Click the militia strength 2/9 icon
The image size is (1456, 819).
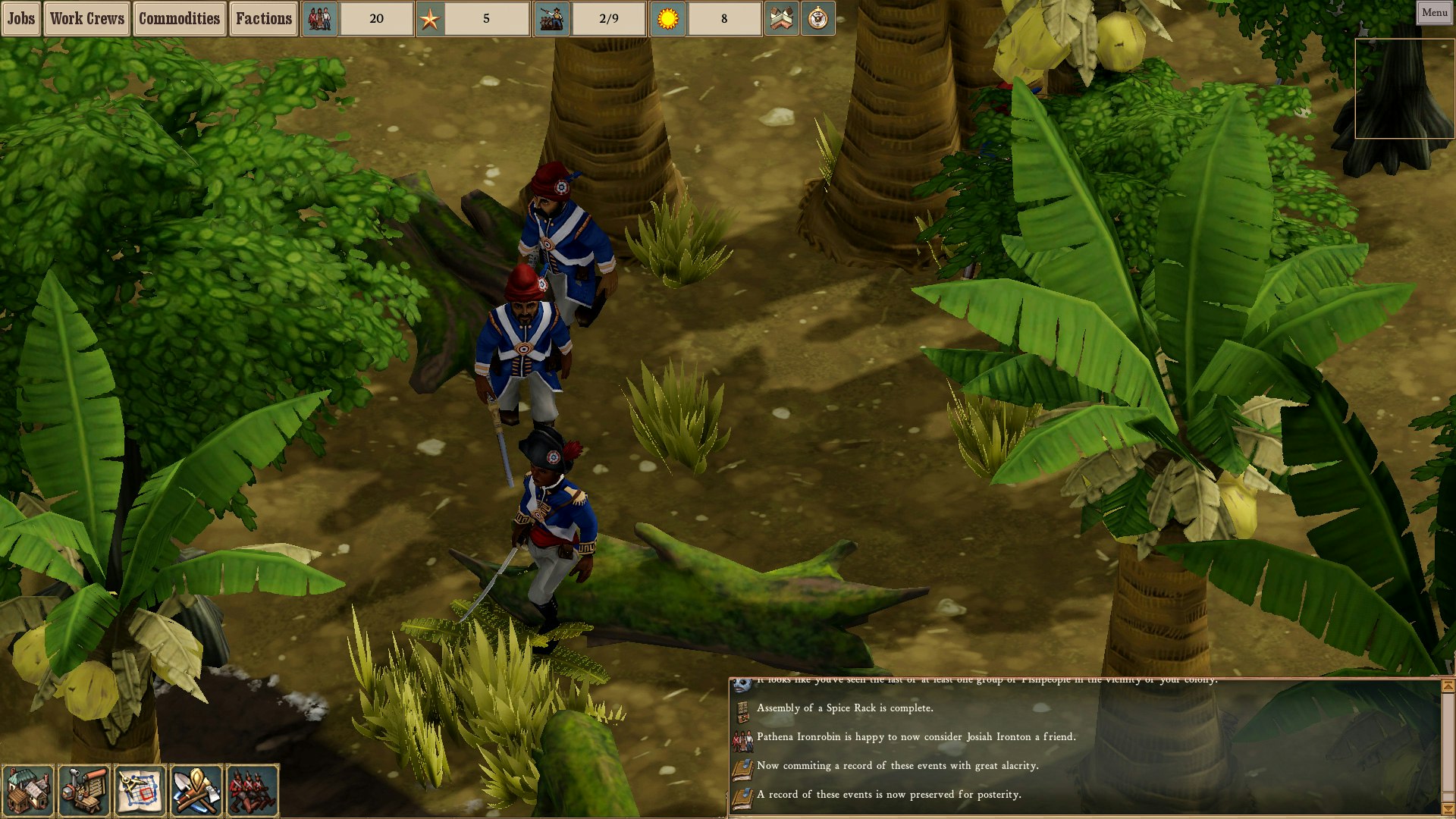(553, 18)
